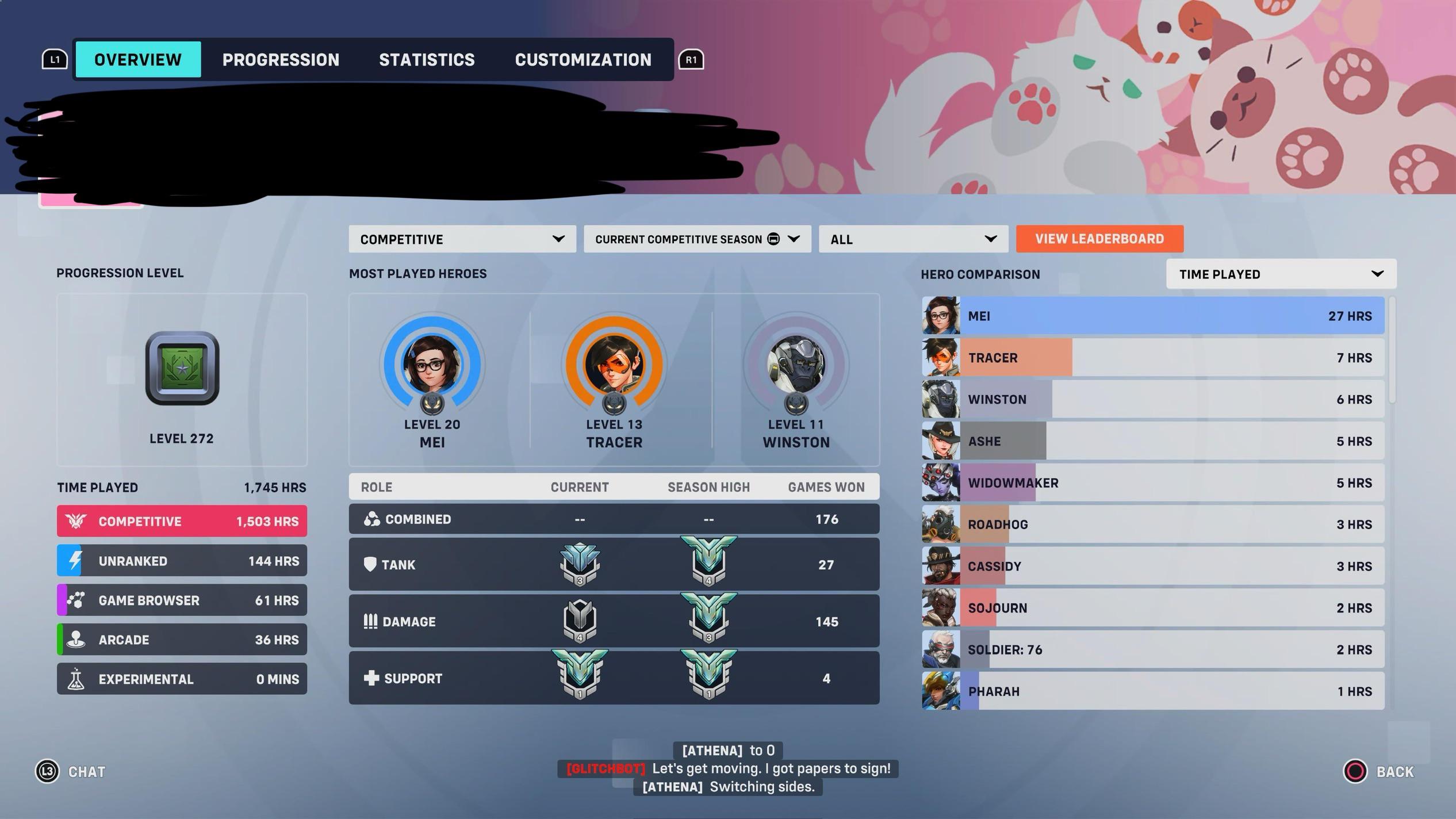Screen dimensions: 1456x819
Task: Open the Competitive game mode dropdown
Action: pyautogui.click(x=461, y=239)
